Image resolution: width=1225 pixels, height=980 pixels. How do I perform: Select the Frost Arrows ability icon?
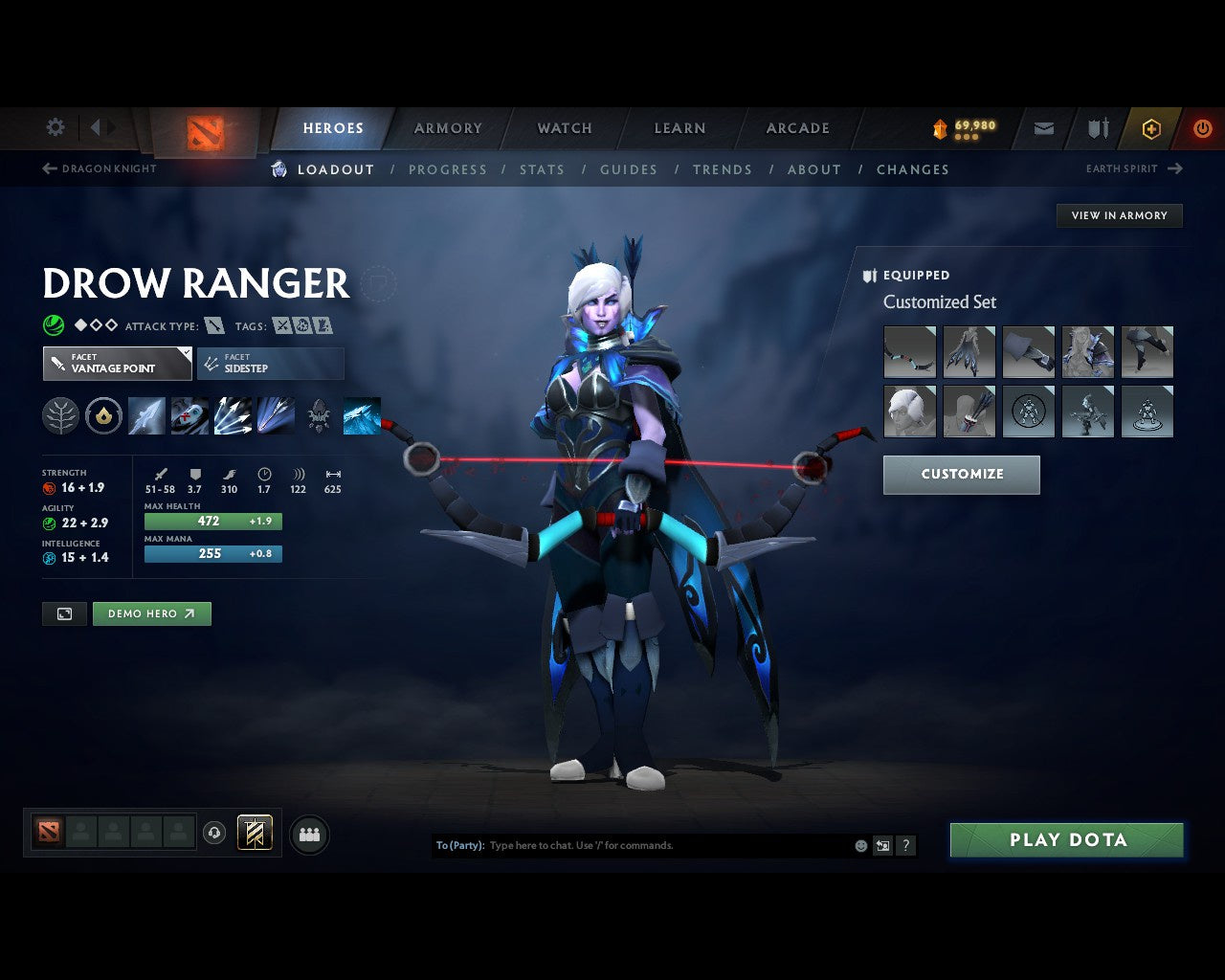click(146, 414)
